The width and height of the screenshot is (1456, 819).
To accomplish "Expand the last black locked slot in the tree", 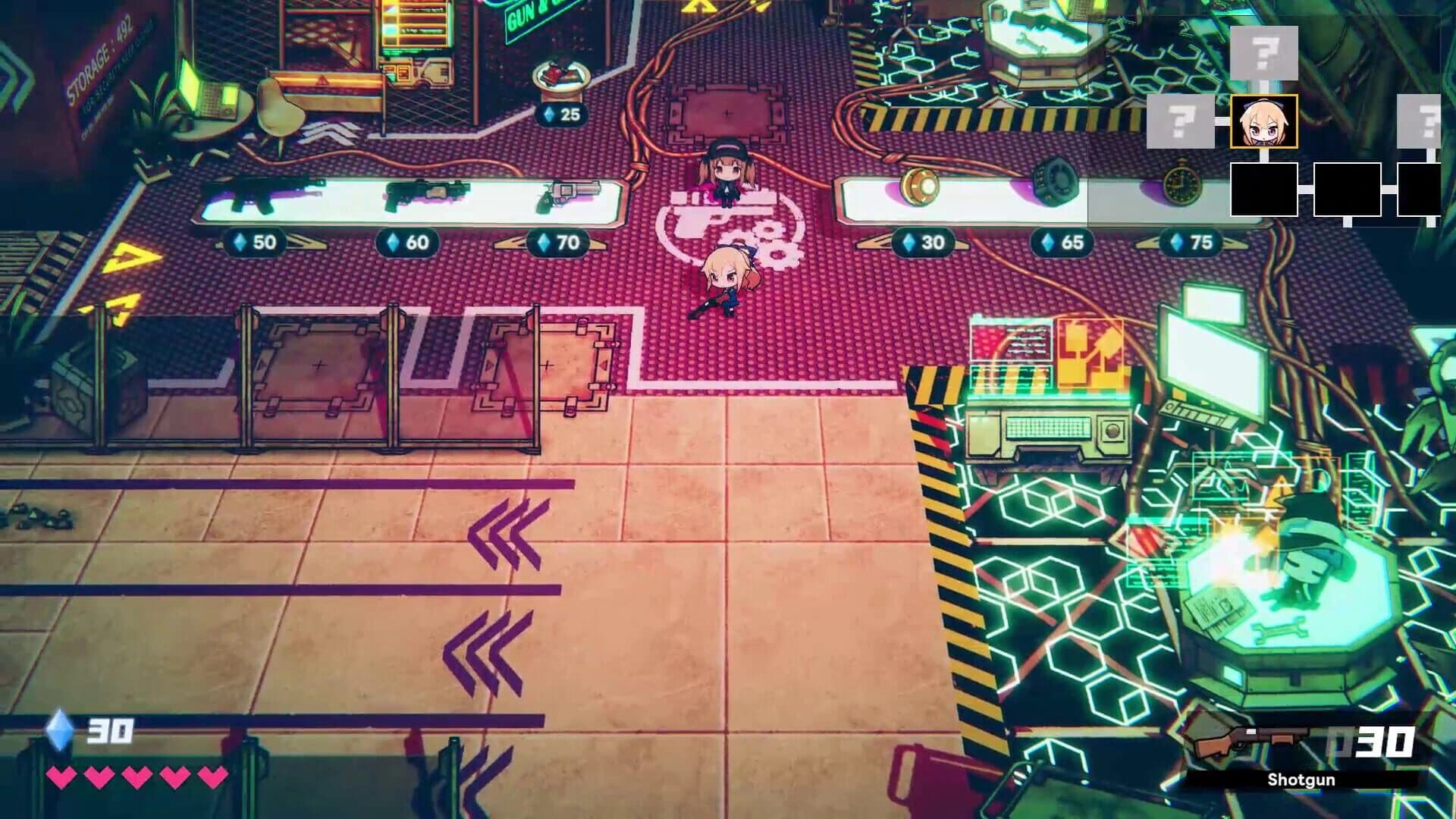I will coord(1423,190).
